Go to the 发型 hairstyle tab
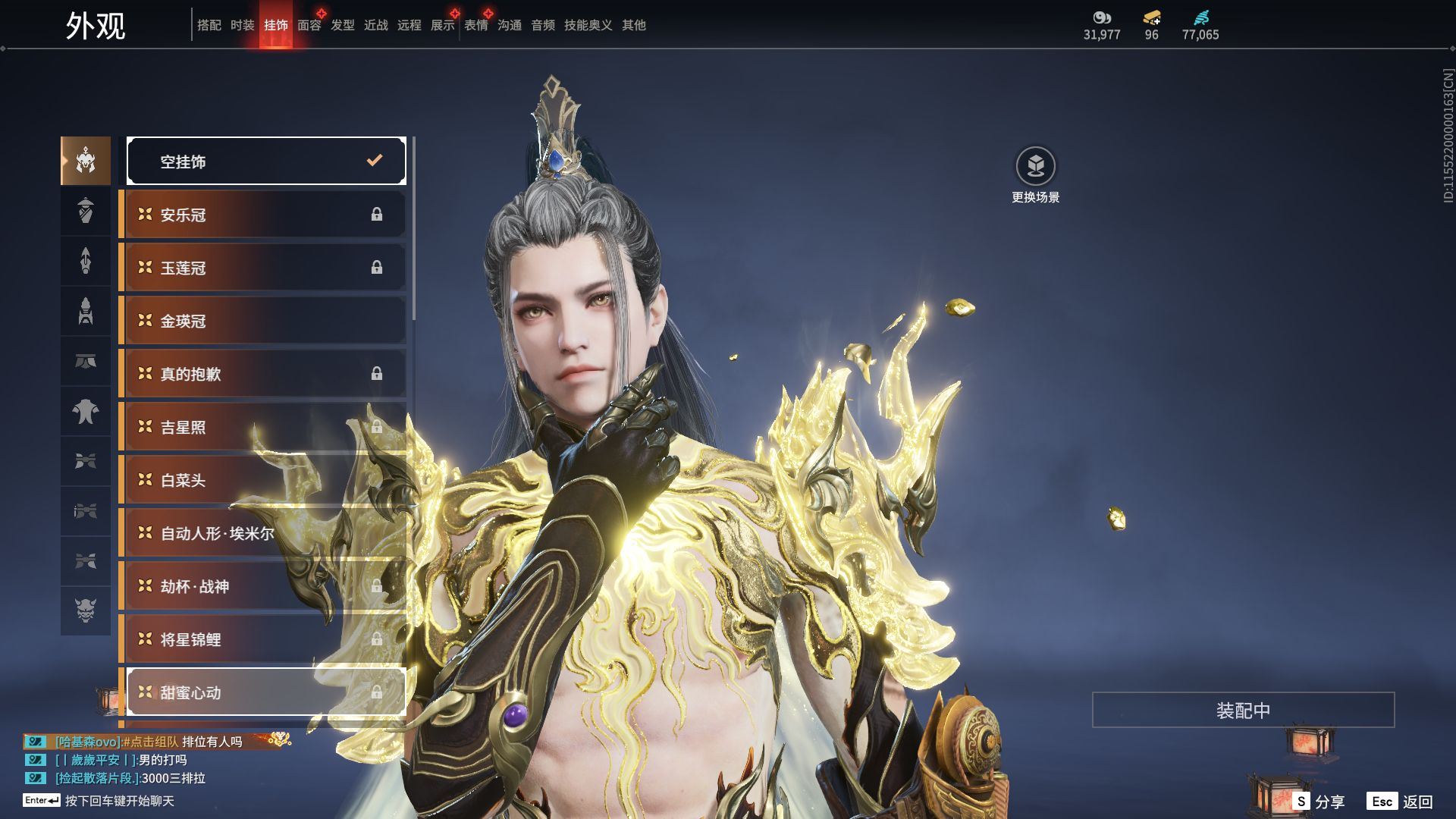Viewport: 1456px width, 819px height. click(x=342, y=25)
